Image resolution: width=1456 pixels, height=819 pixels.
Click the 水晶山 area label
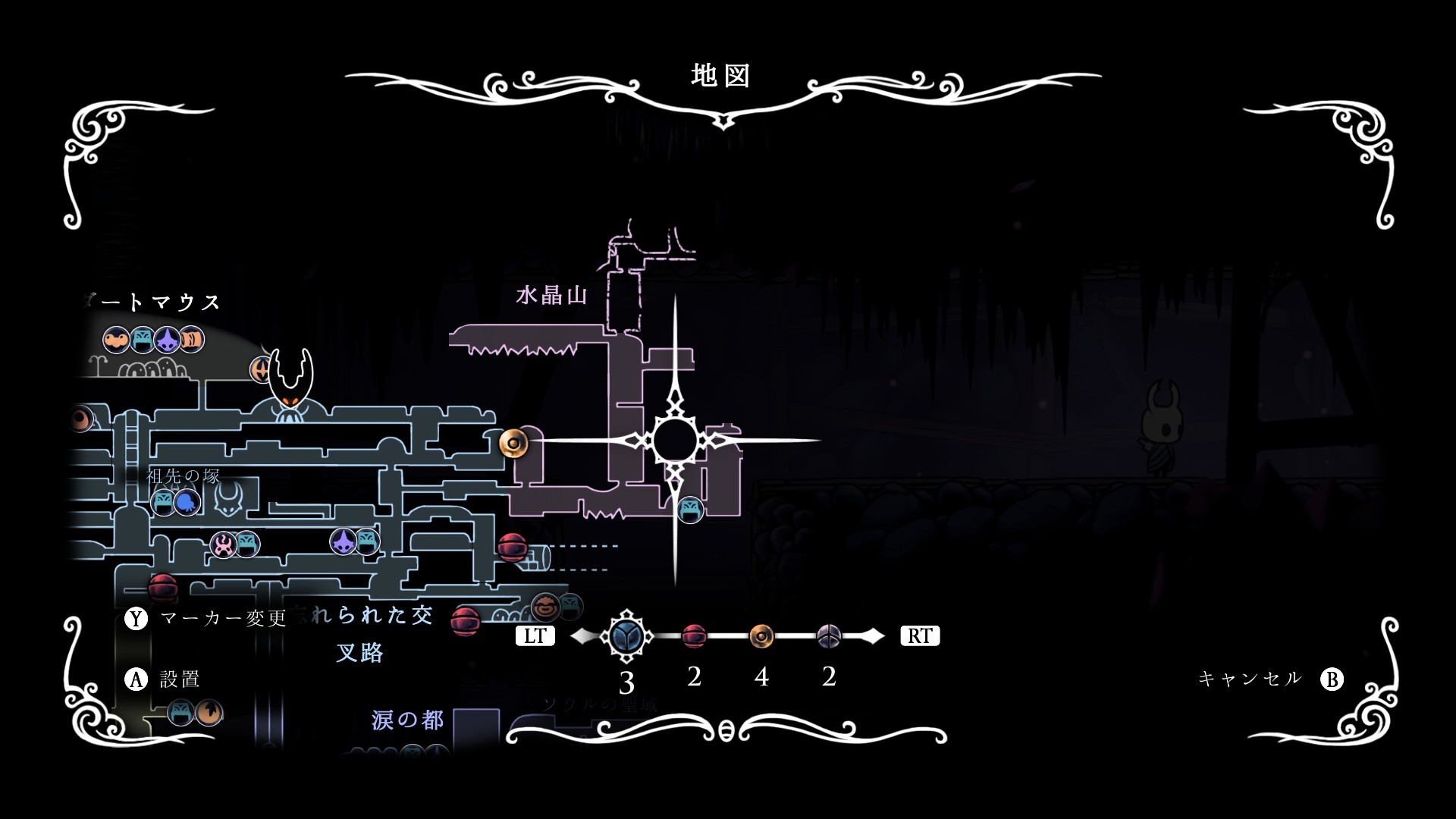click(x=551, y=295)
